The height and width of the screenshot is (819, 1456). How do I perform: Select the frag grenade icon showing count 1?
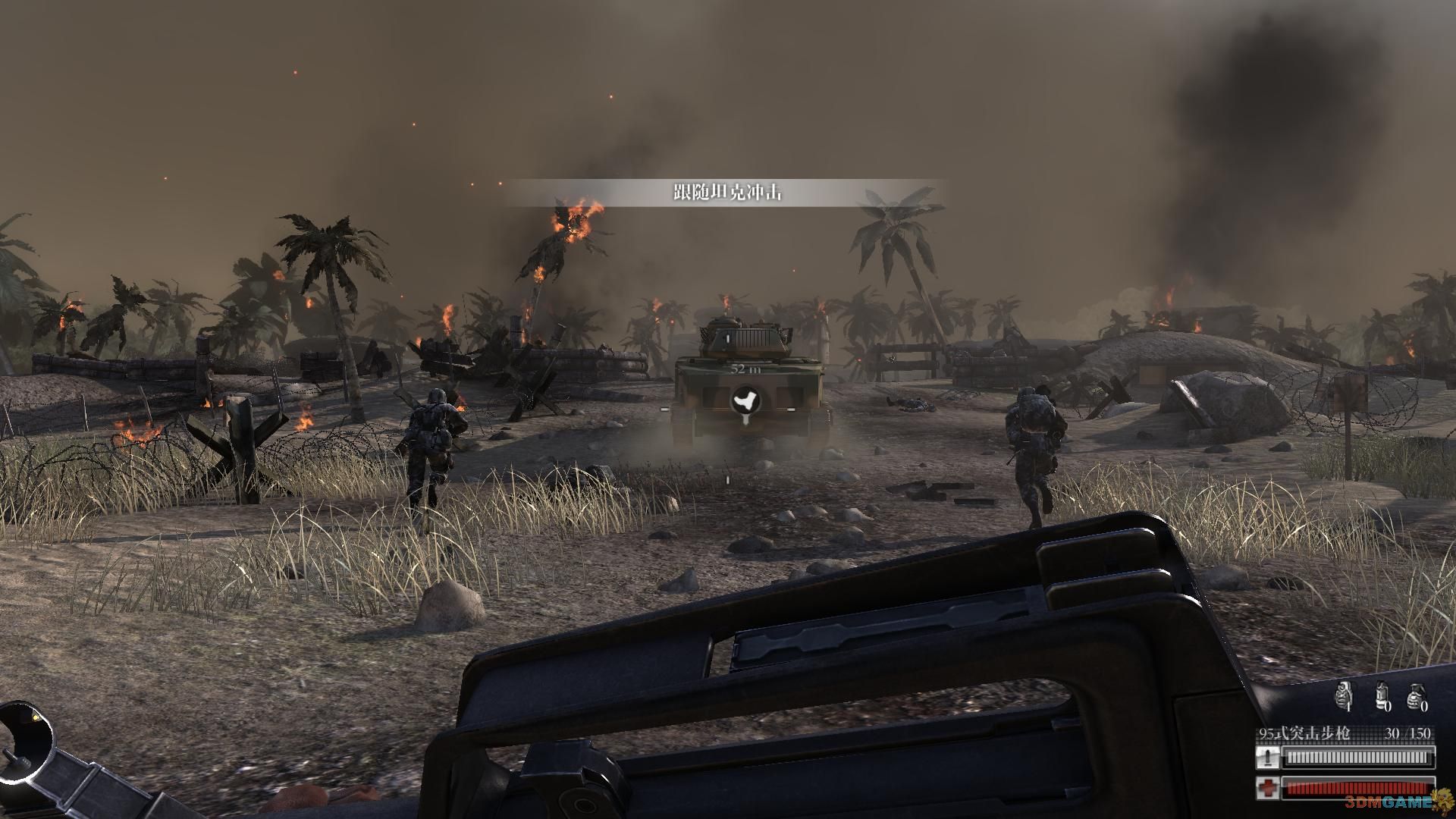point(1344,695)
